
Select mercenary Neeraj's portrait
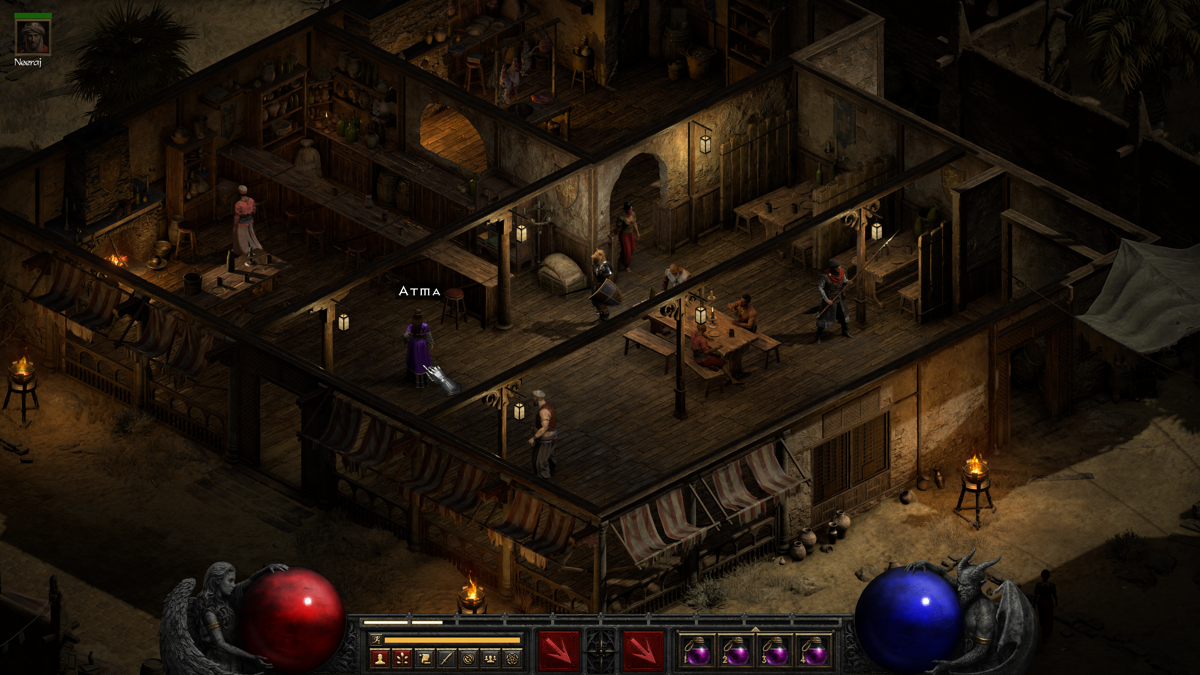click(x=33, y=36)
